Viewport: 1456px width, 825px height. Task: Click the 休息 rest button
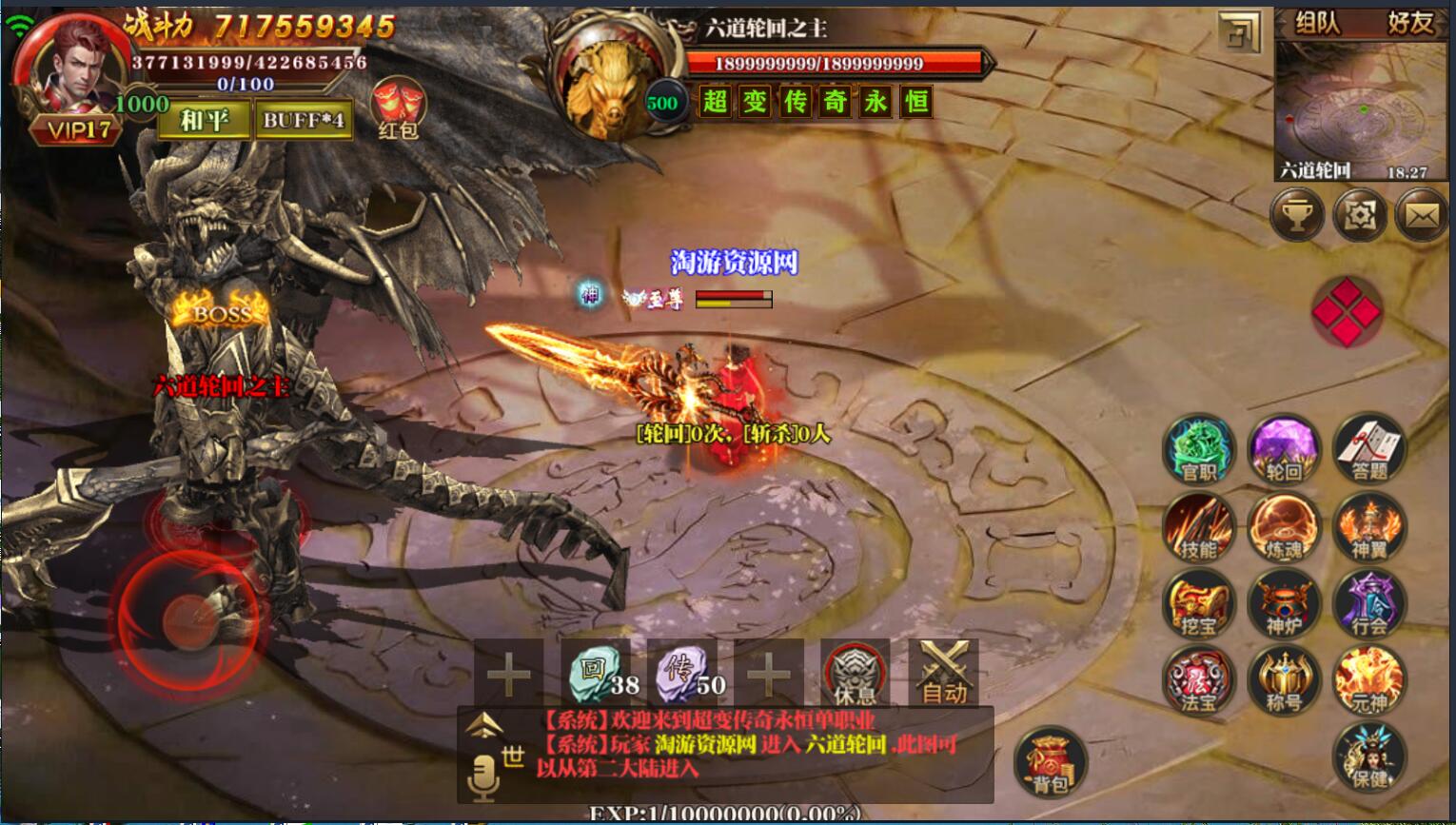[x=855, y=673]
